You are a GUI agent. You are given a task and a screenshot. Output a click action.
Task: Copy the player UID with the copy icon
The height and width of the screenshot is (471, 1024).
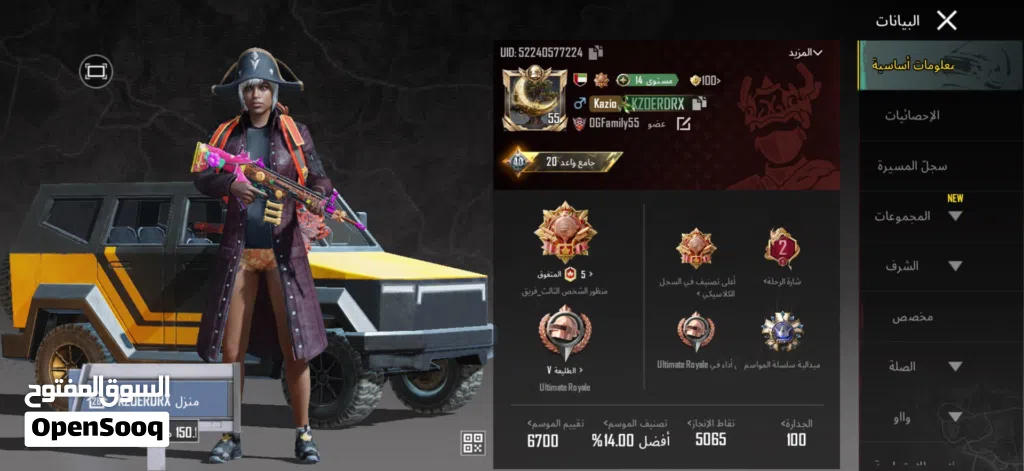(596, 52)
